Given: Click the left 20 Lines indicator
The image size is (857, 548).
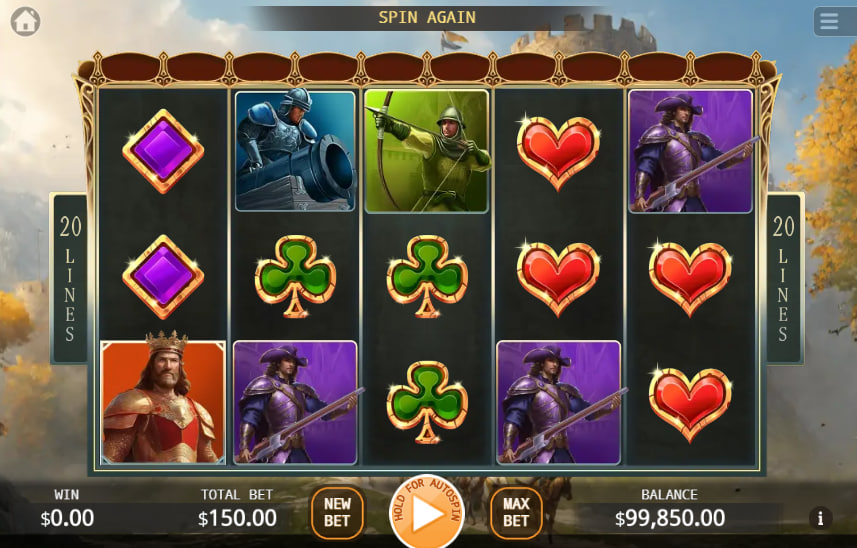Looking at the screenshot, I should coord(70,278).
